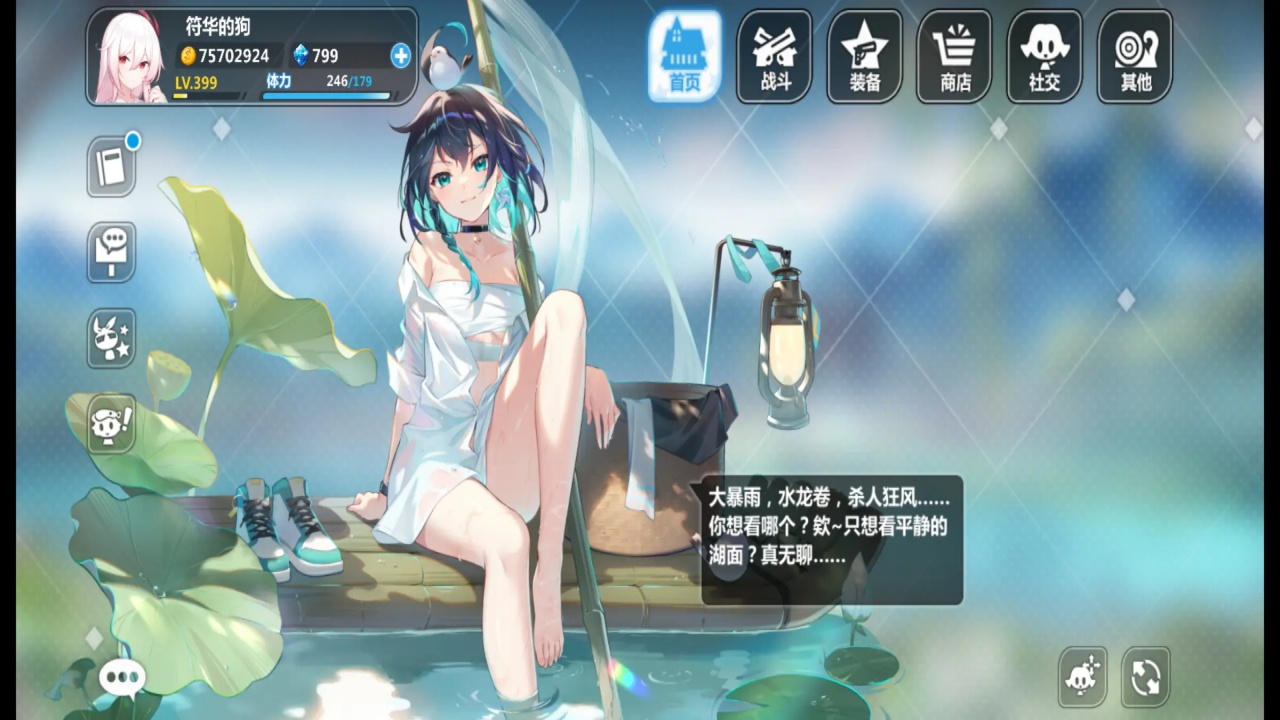Click the blue plus button to buy crystals

(x=399, y=56)
